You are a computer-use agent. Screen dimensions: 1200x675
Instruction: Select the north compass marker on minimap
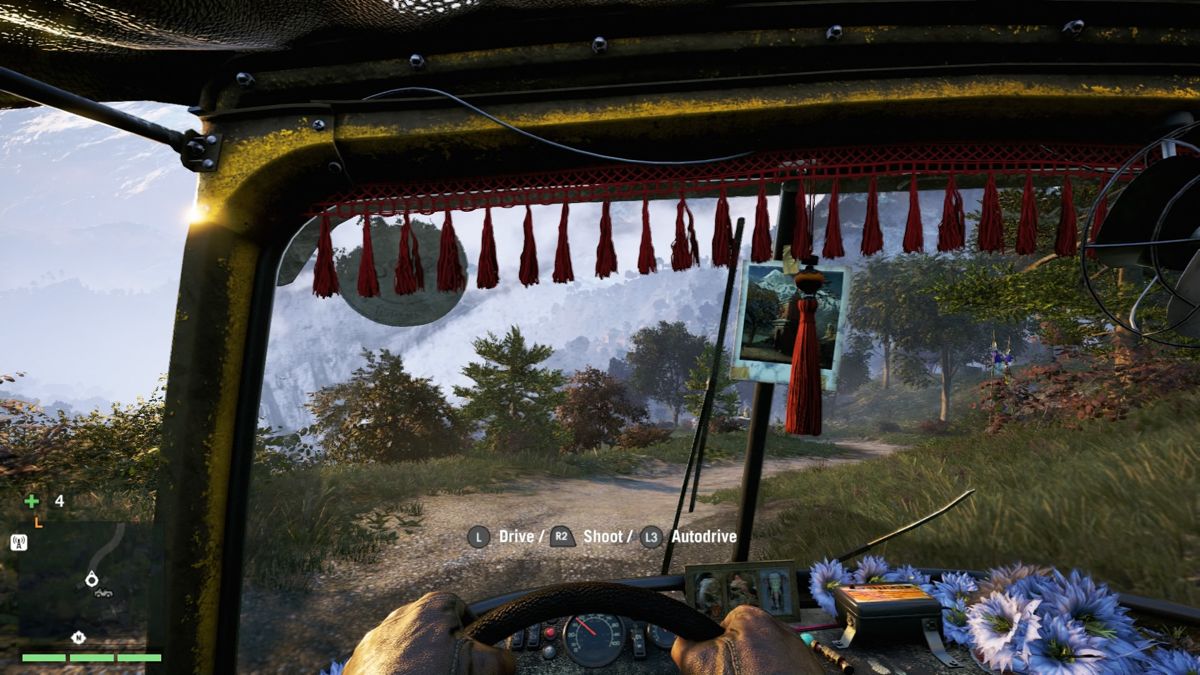coord(77,637)
